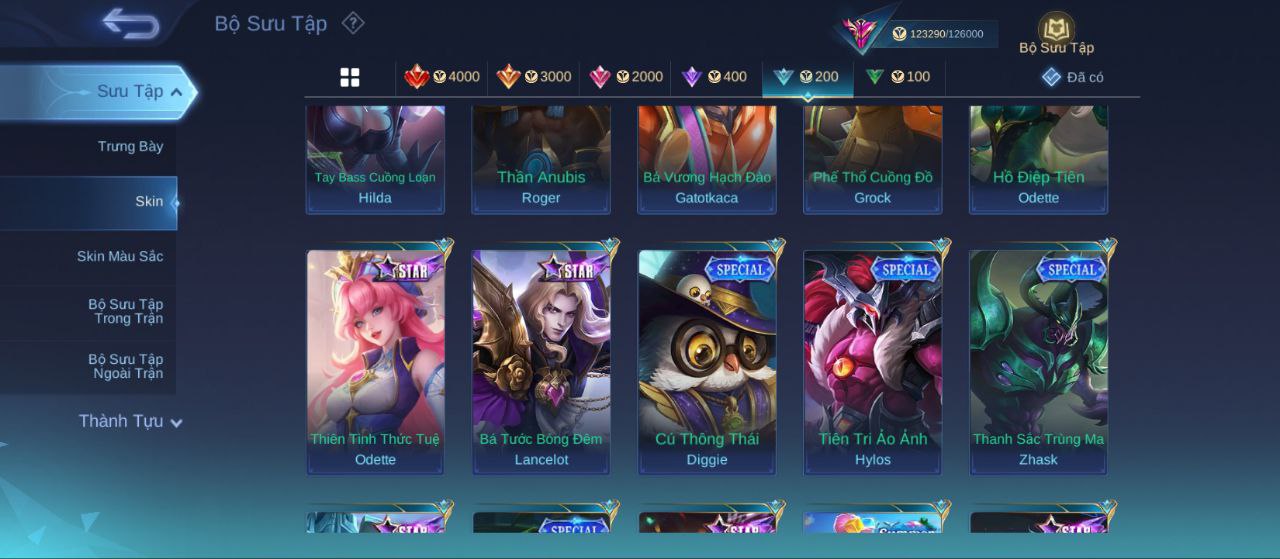
Task: Choose Bộ Sưu Tập Ngoài Trận
Action: point(125,366)
